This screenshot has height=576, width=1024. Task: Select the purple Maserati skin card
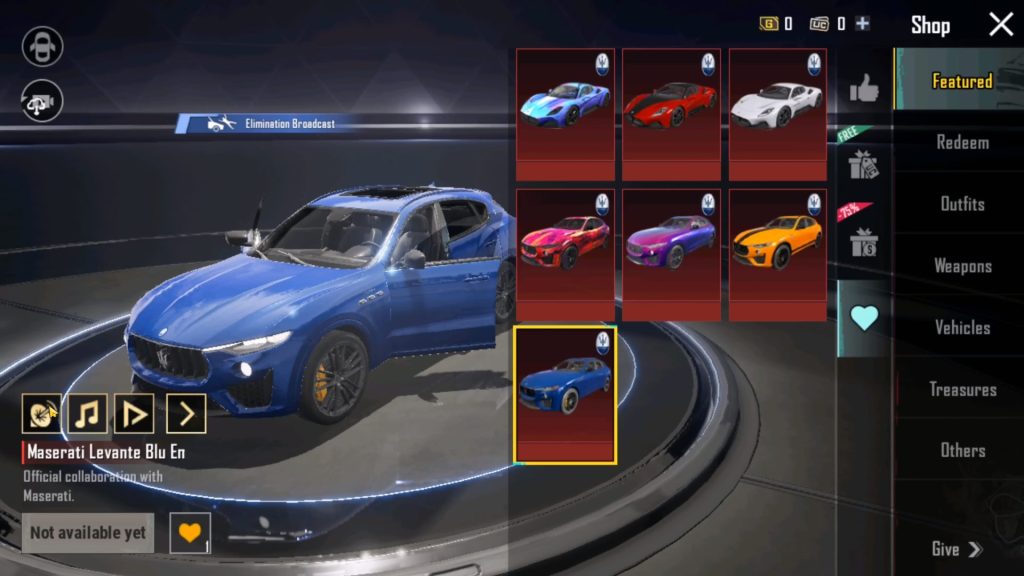(671, 254)
